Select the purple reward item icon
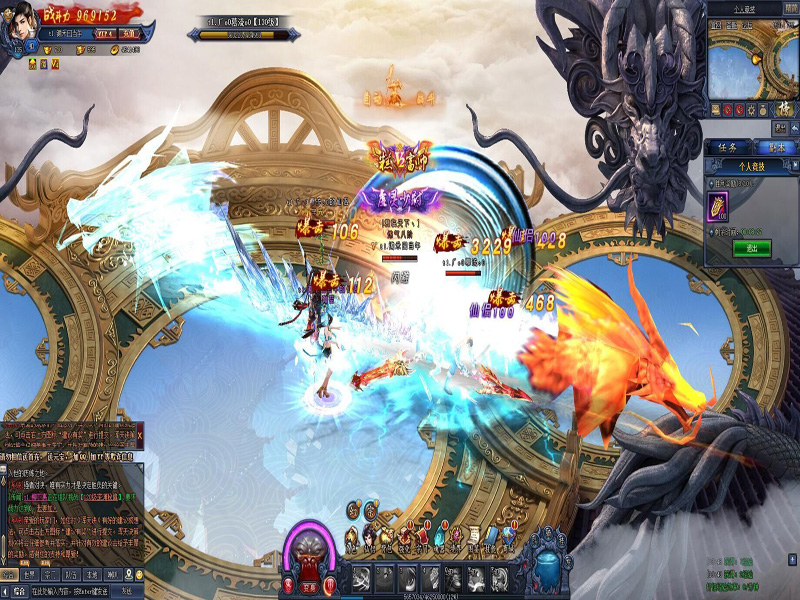Viewport: 800px width, 600px height. click(x=720, y=206)
